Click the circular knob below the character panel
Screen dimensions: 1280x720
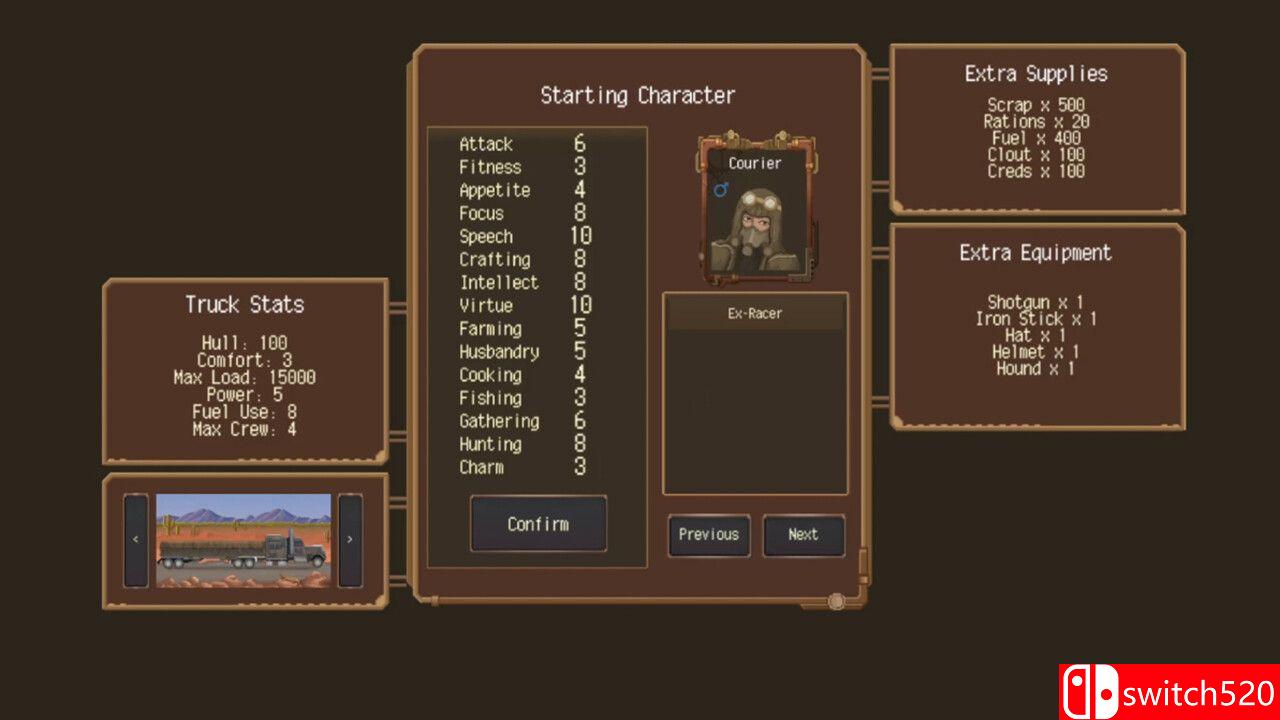(836, 601)
